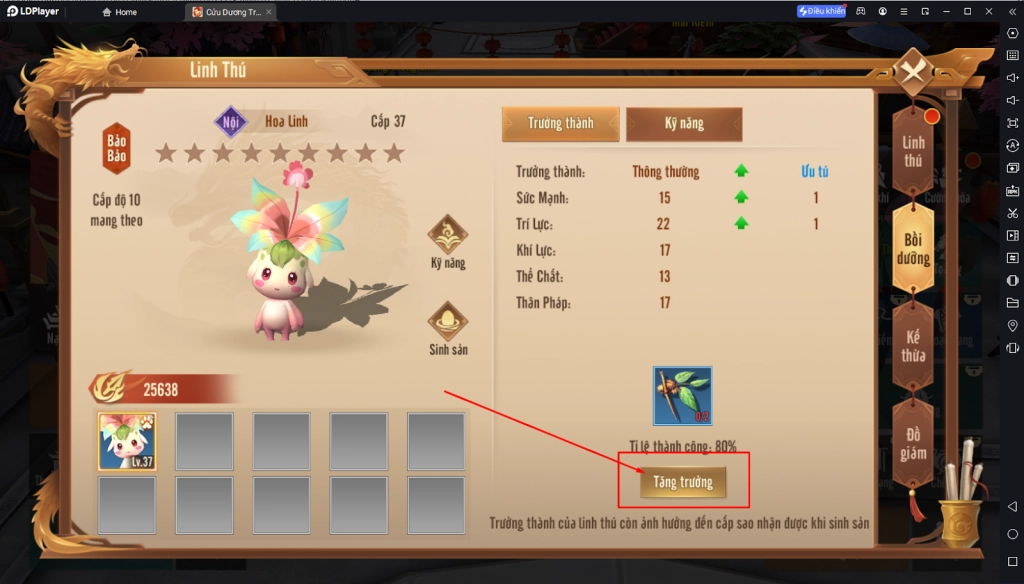Switch to the Trưởng thành tab

point(561,123)
